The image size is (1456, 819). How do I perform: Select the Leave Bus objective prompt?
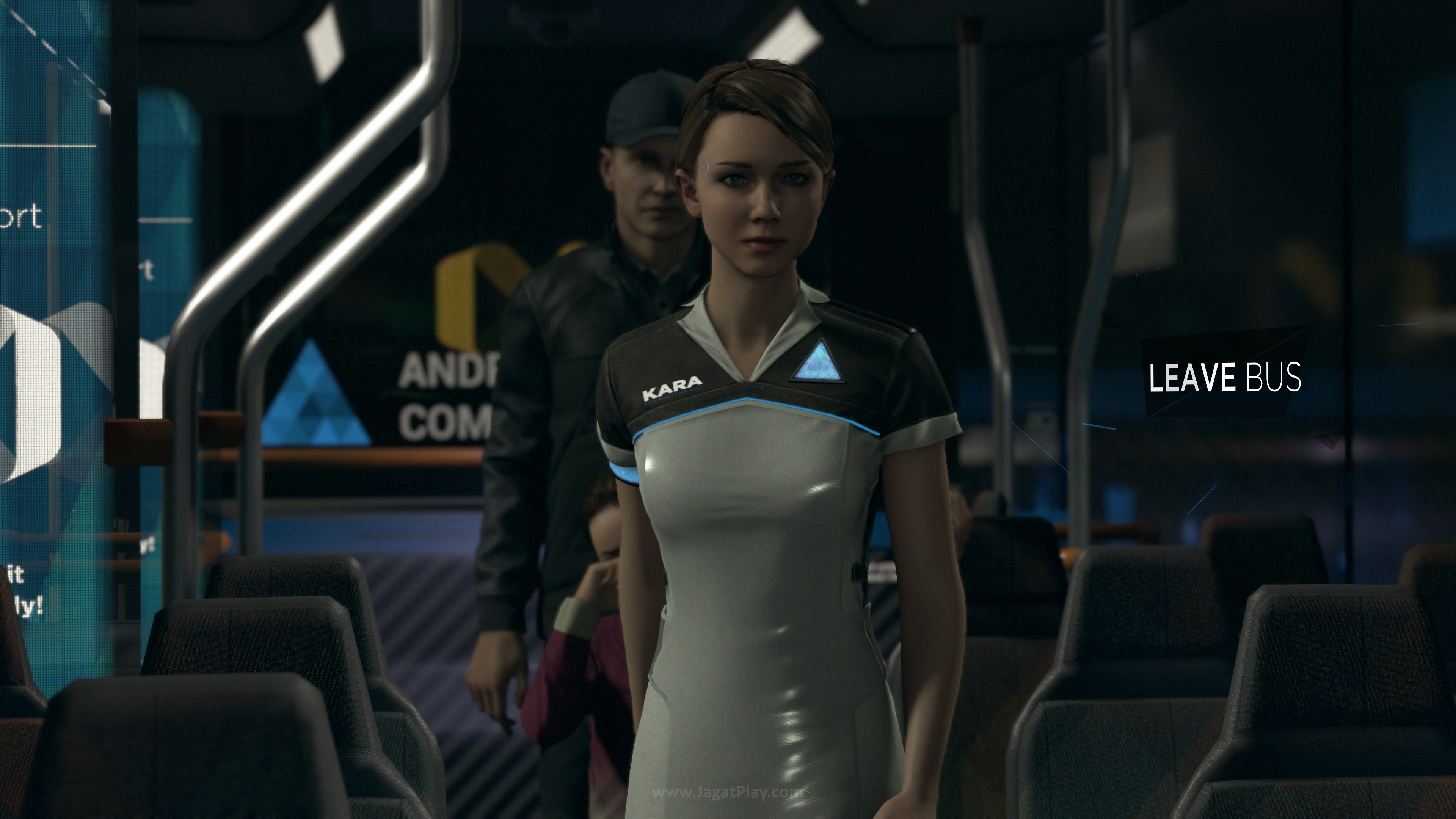(1225, 378)
